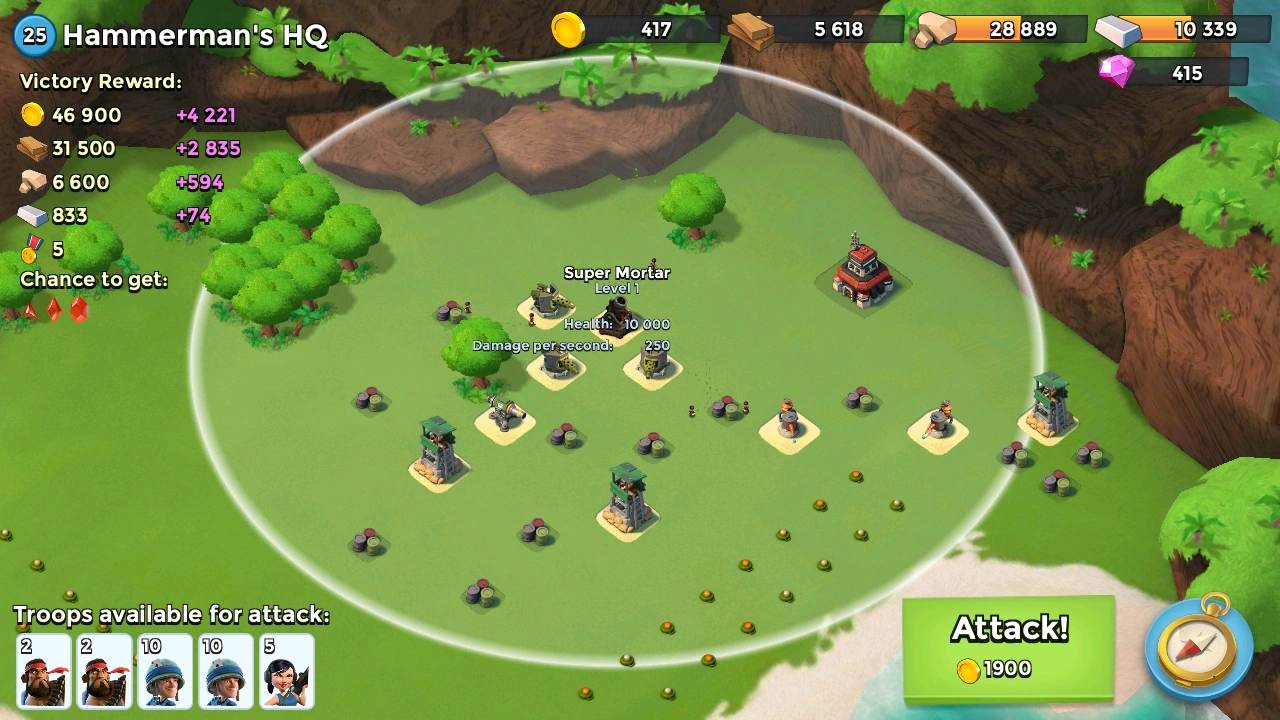
Task: Select the second Heavy troop card
Action: coord(103,671)
